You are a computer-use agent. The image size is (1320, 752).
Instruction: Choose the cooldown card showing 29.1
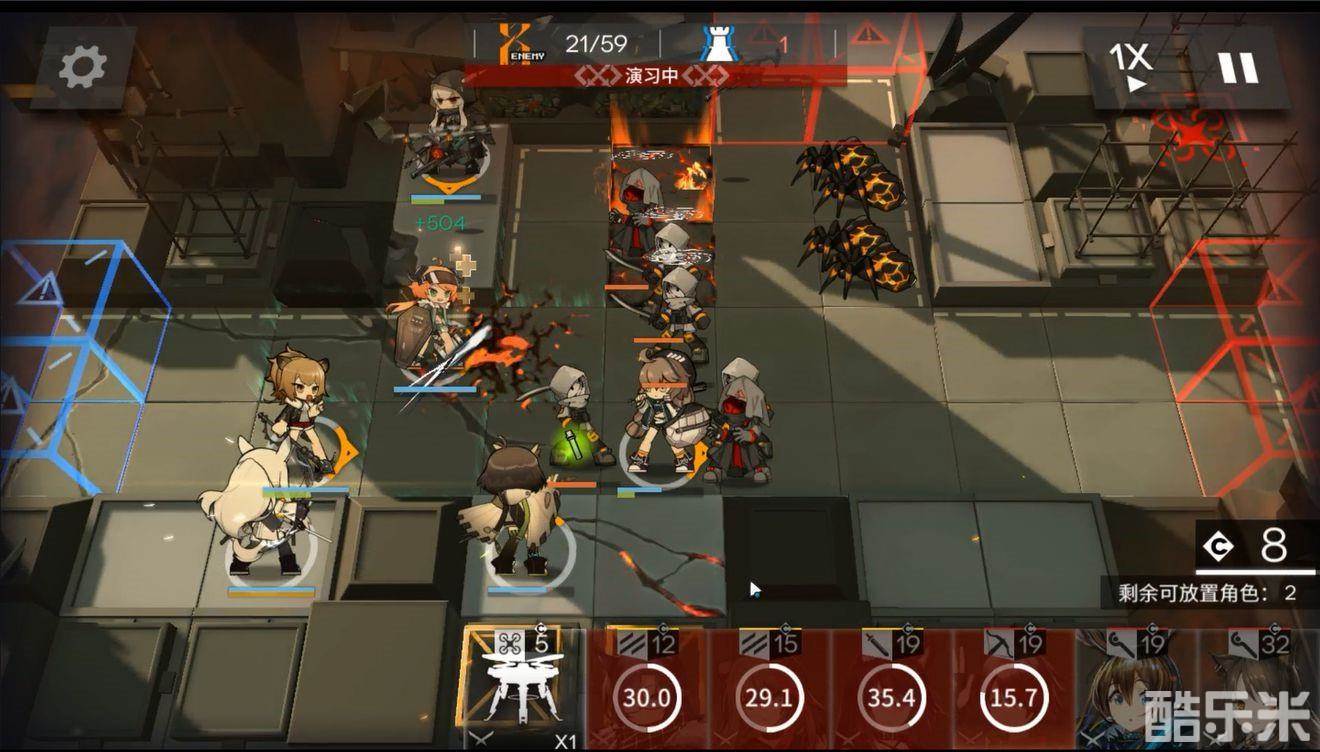tap(769, 690)
